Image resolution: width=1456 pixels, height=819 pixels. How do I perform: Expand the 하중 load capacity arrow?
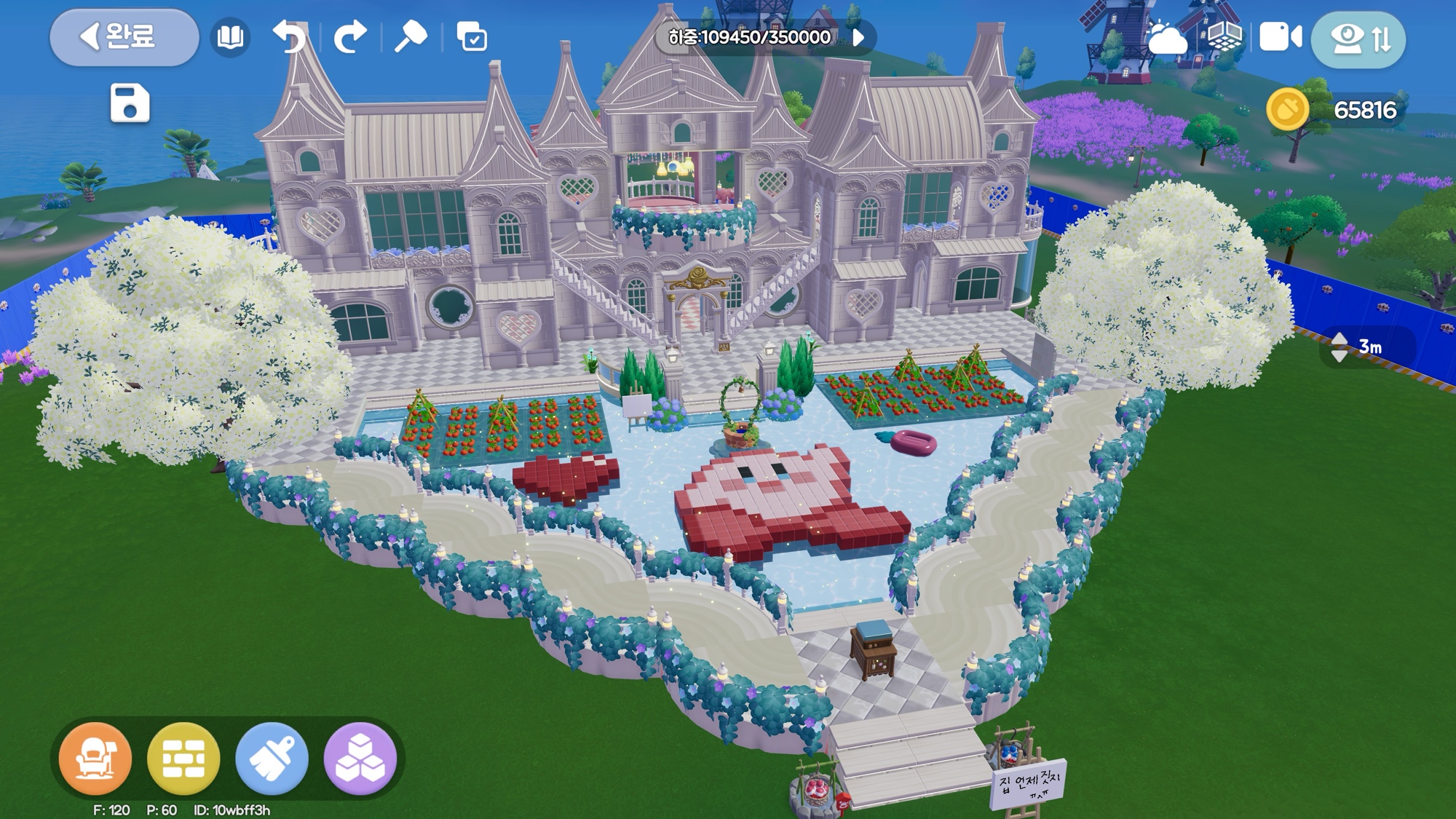point(859,37)
